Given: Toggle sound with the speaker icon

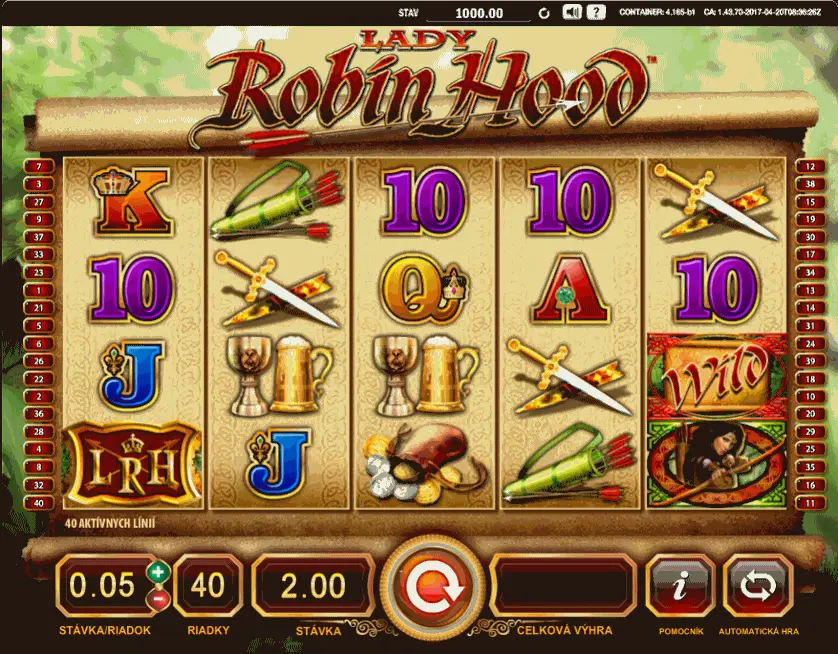Looking at the screenshot, I should 572,13.
